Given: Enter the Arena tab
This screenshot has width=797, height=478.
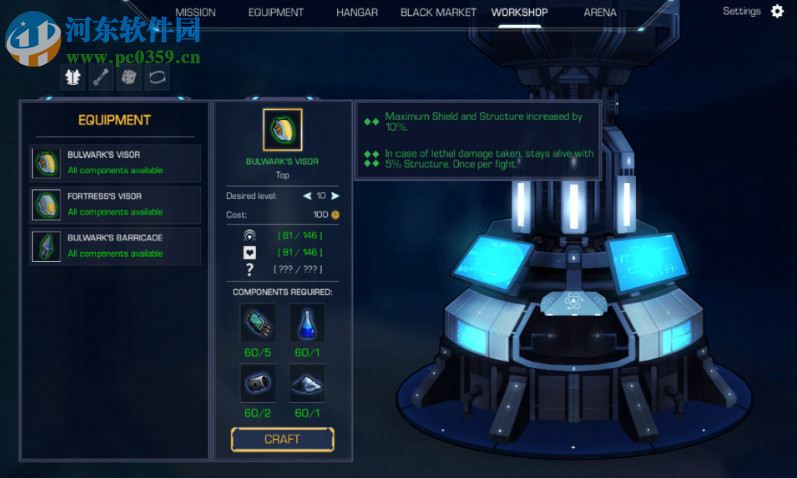Looking at the screenshot, I should point(600,13).
